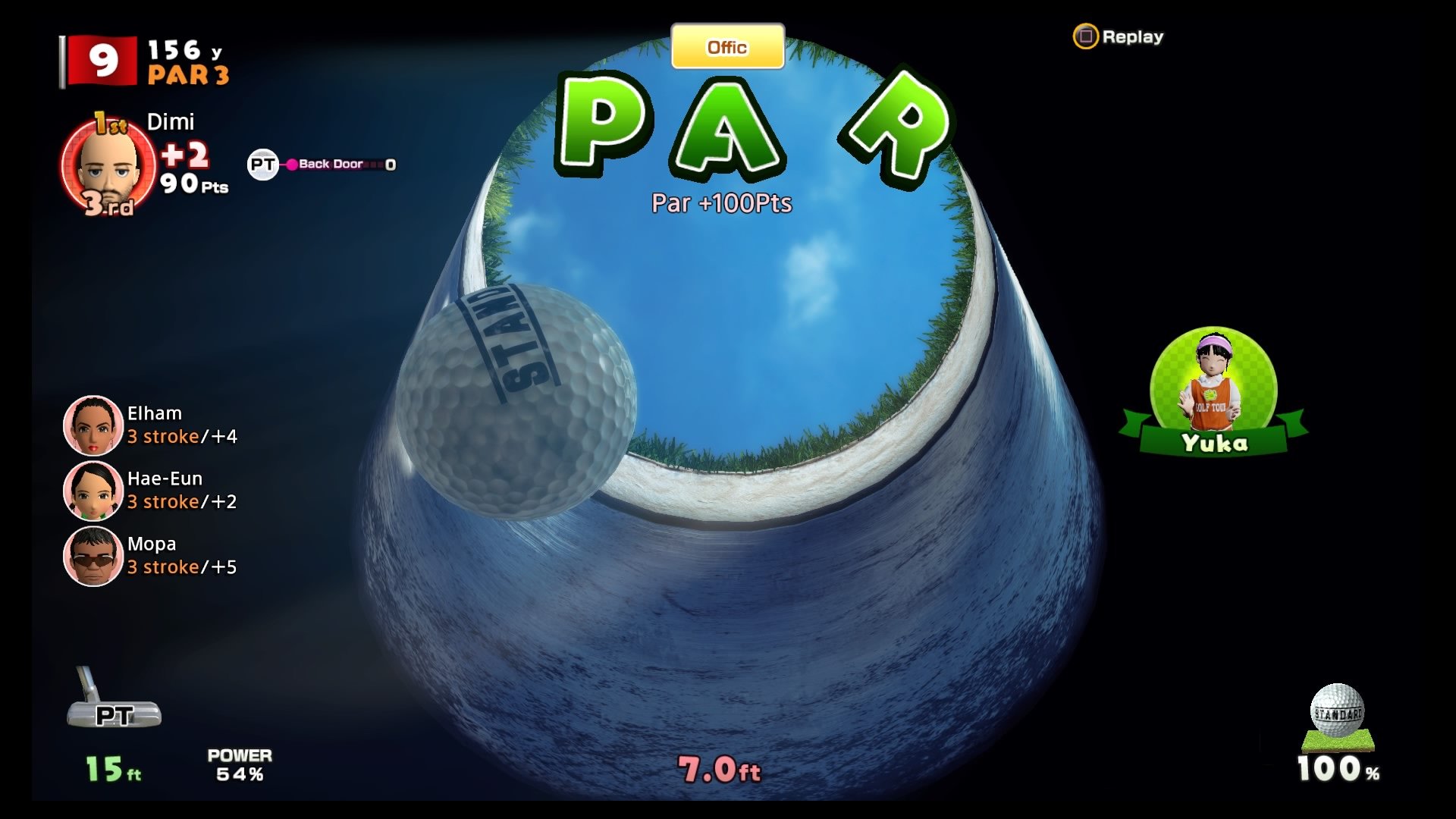
Task: Select Hae-Eun's avatar icon
Action: 91,491
